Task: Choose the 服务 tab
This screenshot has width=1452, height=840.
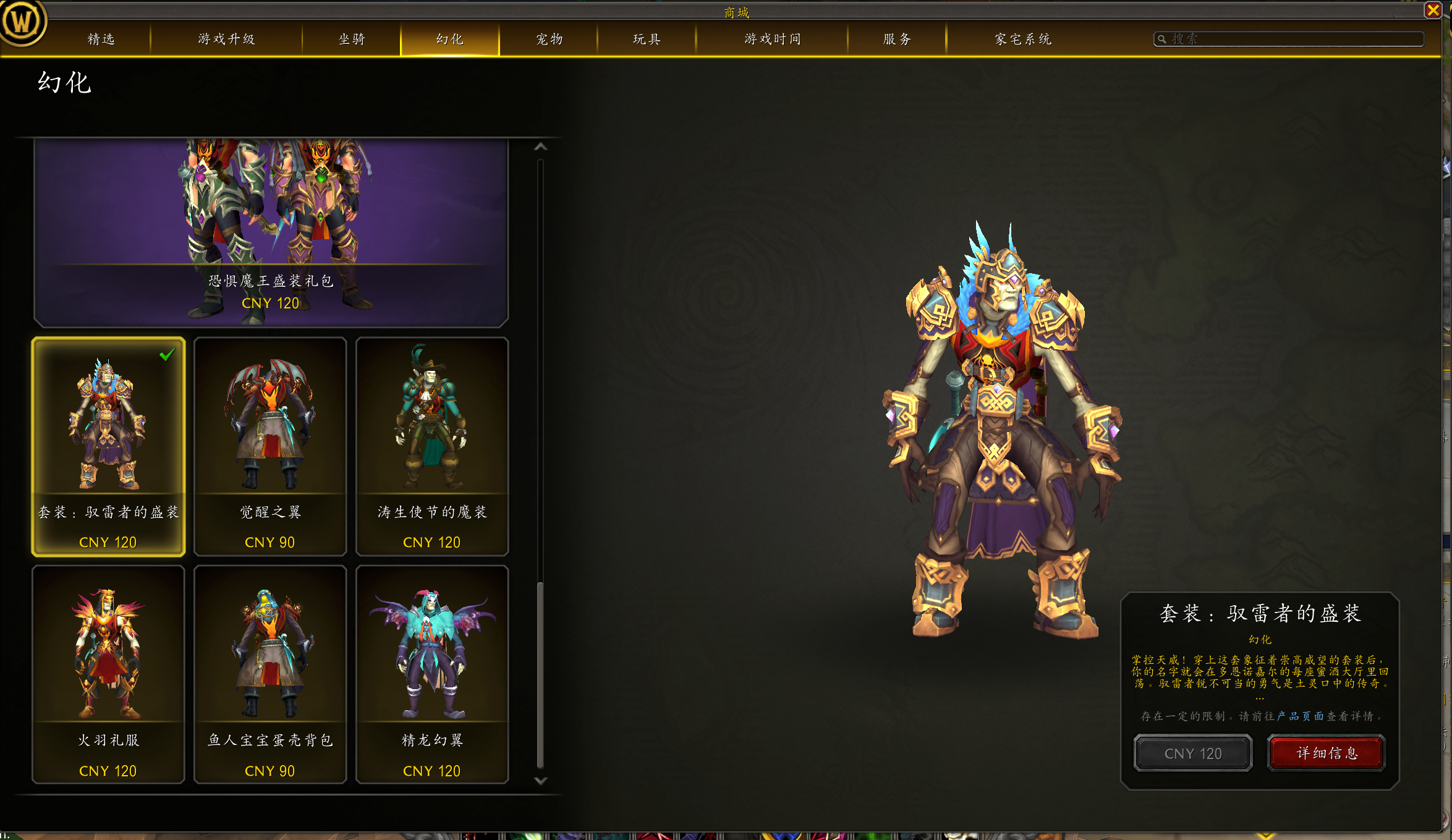Action: (897, 39)
